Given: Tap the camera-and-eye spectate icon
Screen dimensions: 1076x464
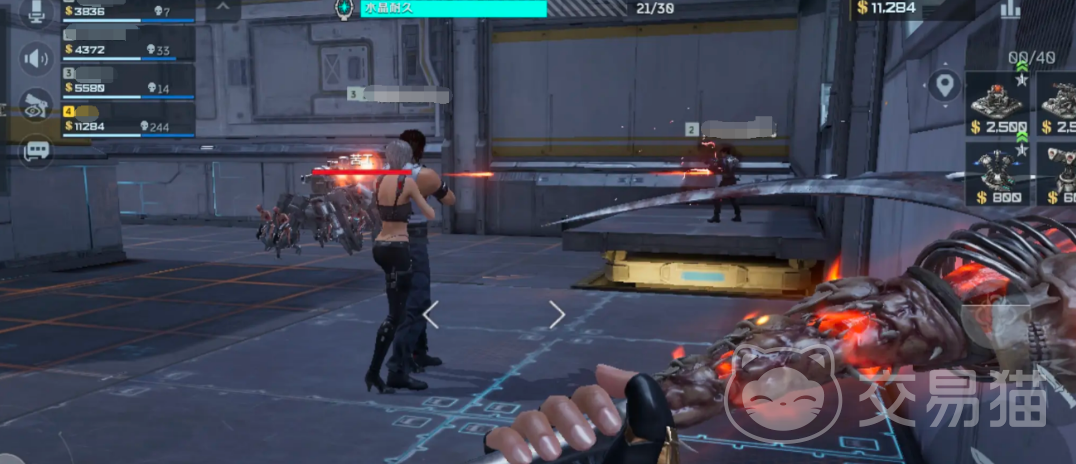Looking at the screenshot, I should [x=36, y=104].
